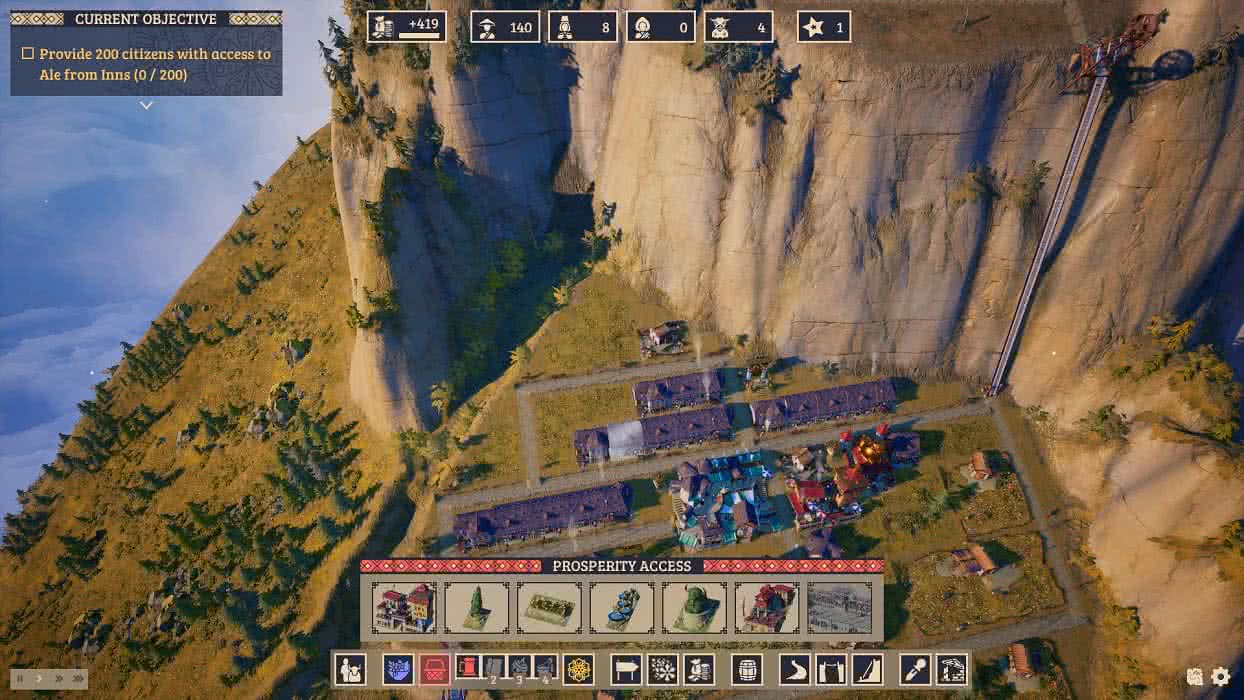This screenshot has width=1244, height=700.
Task: Select the winding road building tool
Action: click(x=795, y=669)
